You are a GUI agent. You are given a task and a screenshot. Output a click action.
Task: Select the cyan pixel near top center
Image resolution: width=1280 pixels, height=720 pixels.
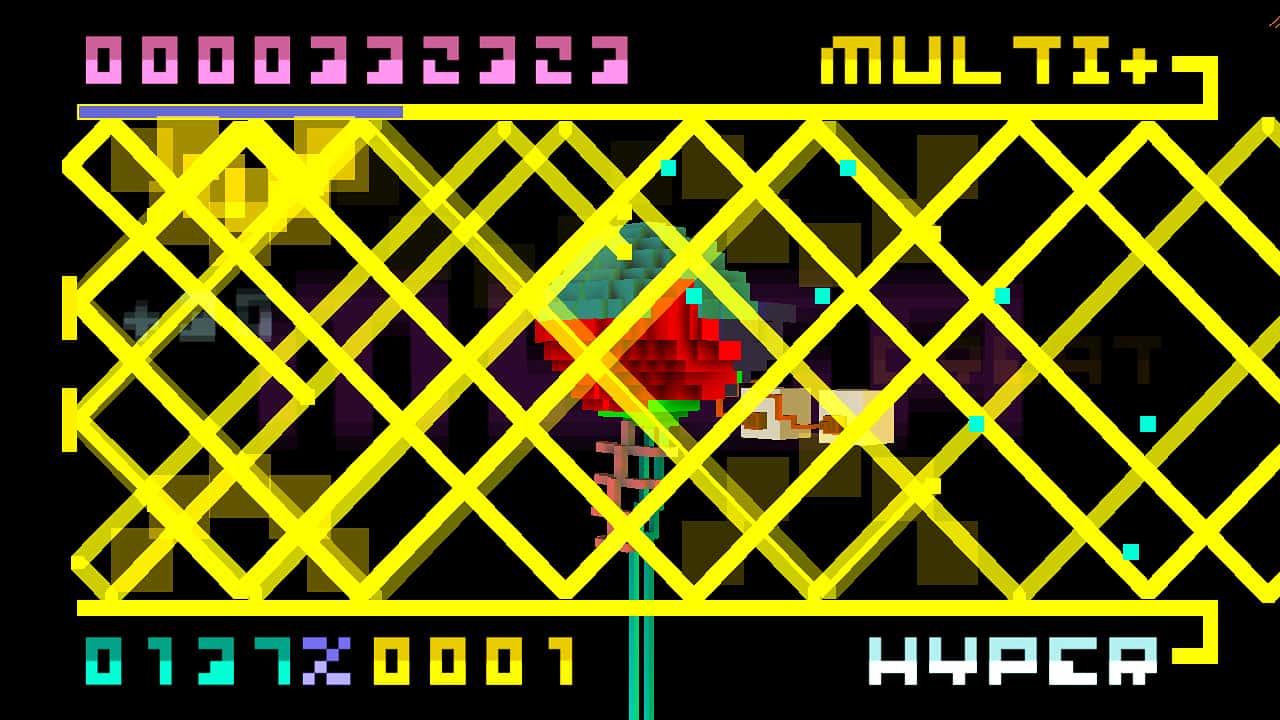point(670,166)
